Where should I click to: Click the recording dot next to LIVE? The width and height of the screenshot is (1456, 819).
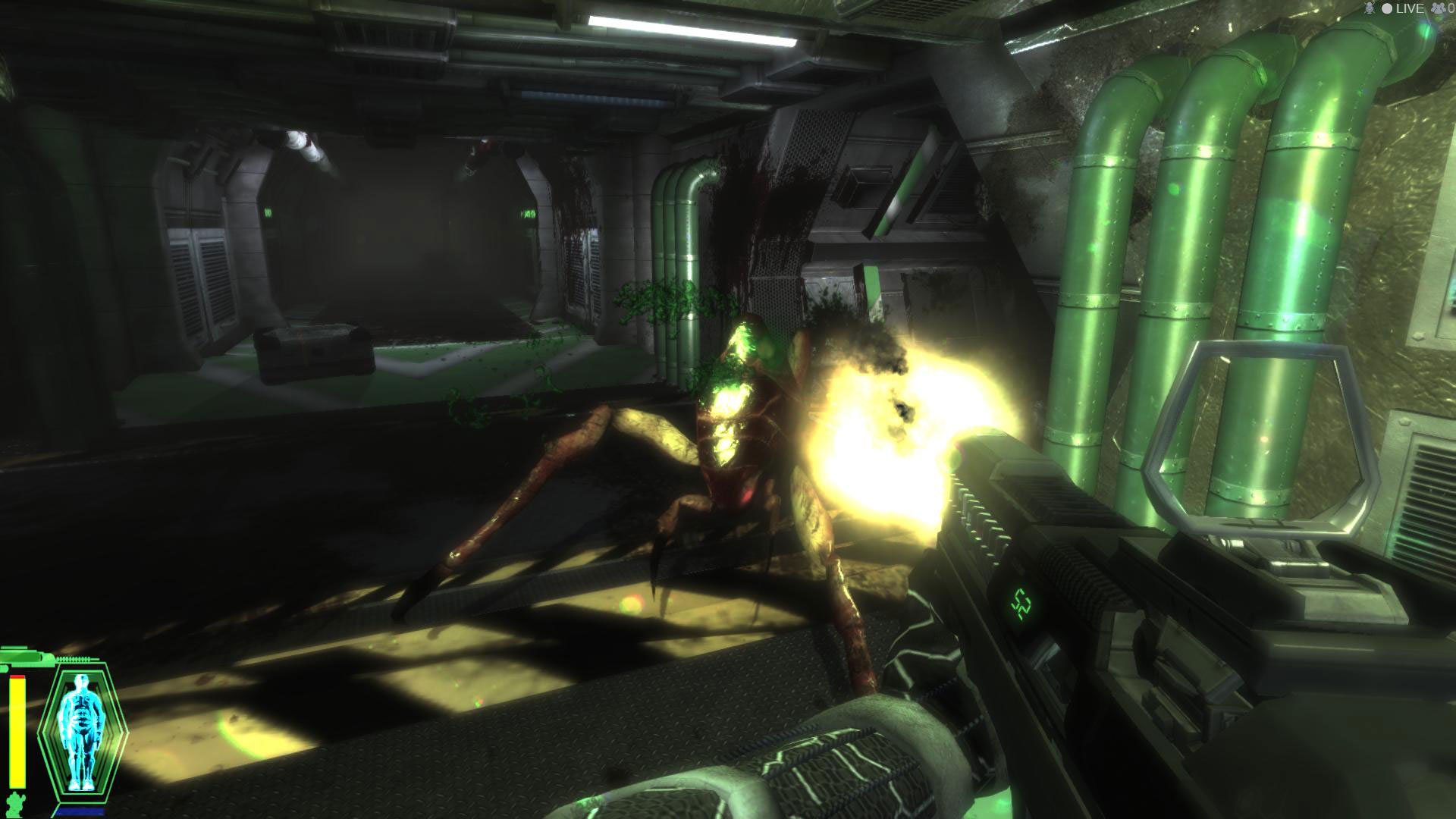click(x=1387, y=9)
